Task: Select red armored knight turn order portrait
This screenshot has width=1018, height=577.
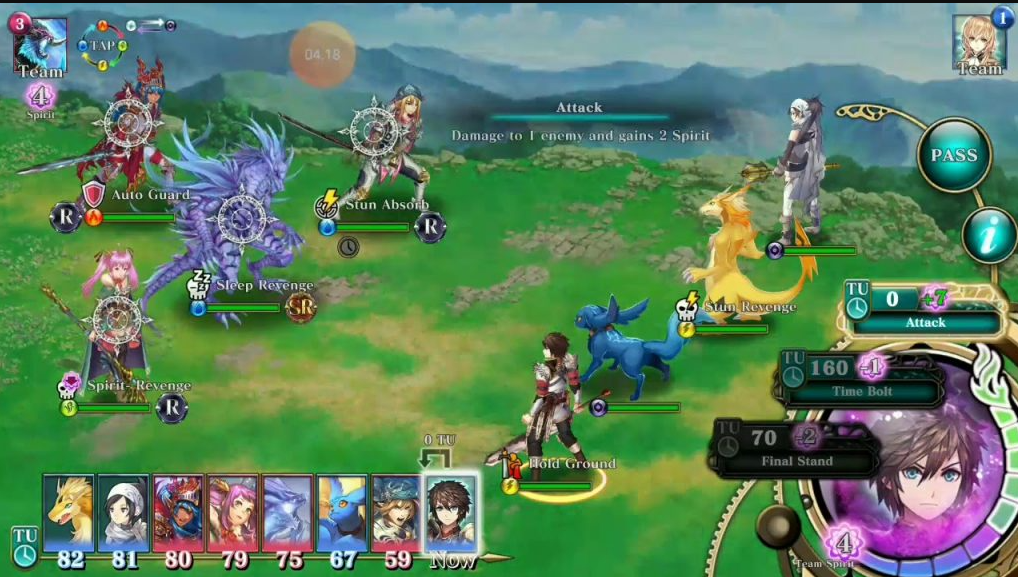Action: [x=177, y=512]
